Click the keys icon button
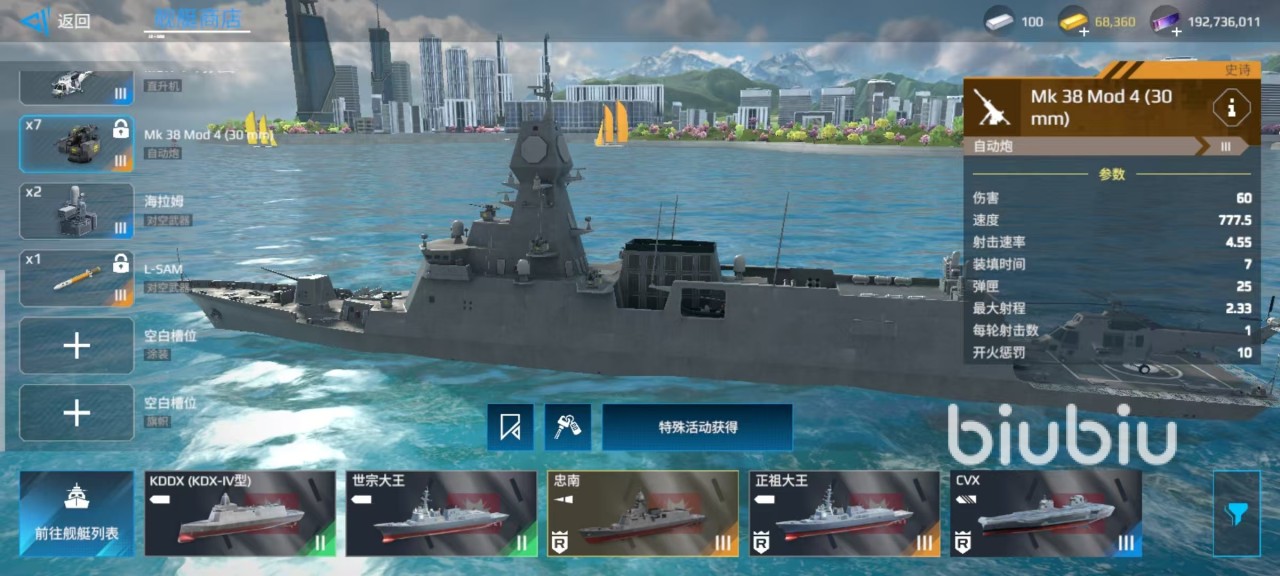 [x=568, y=428]
